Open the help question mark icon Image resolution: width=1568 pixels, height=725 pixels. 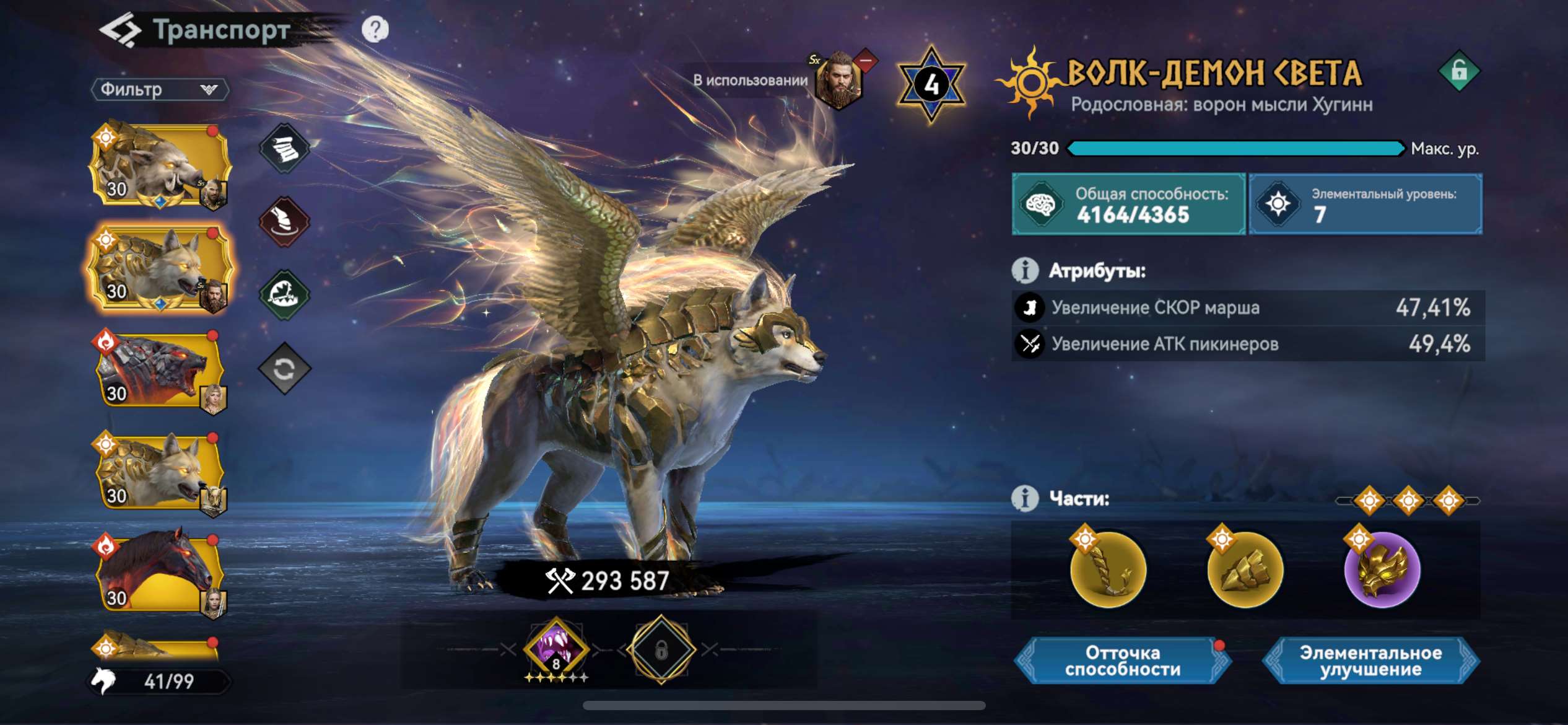click(377, 26)
